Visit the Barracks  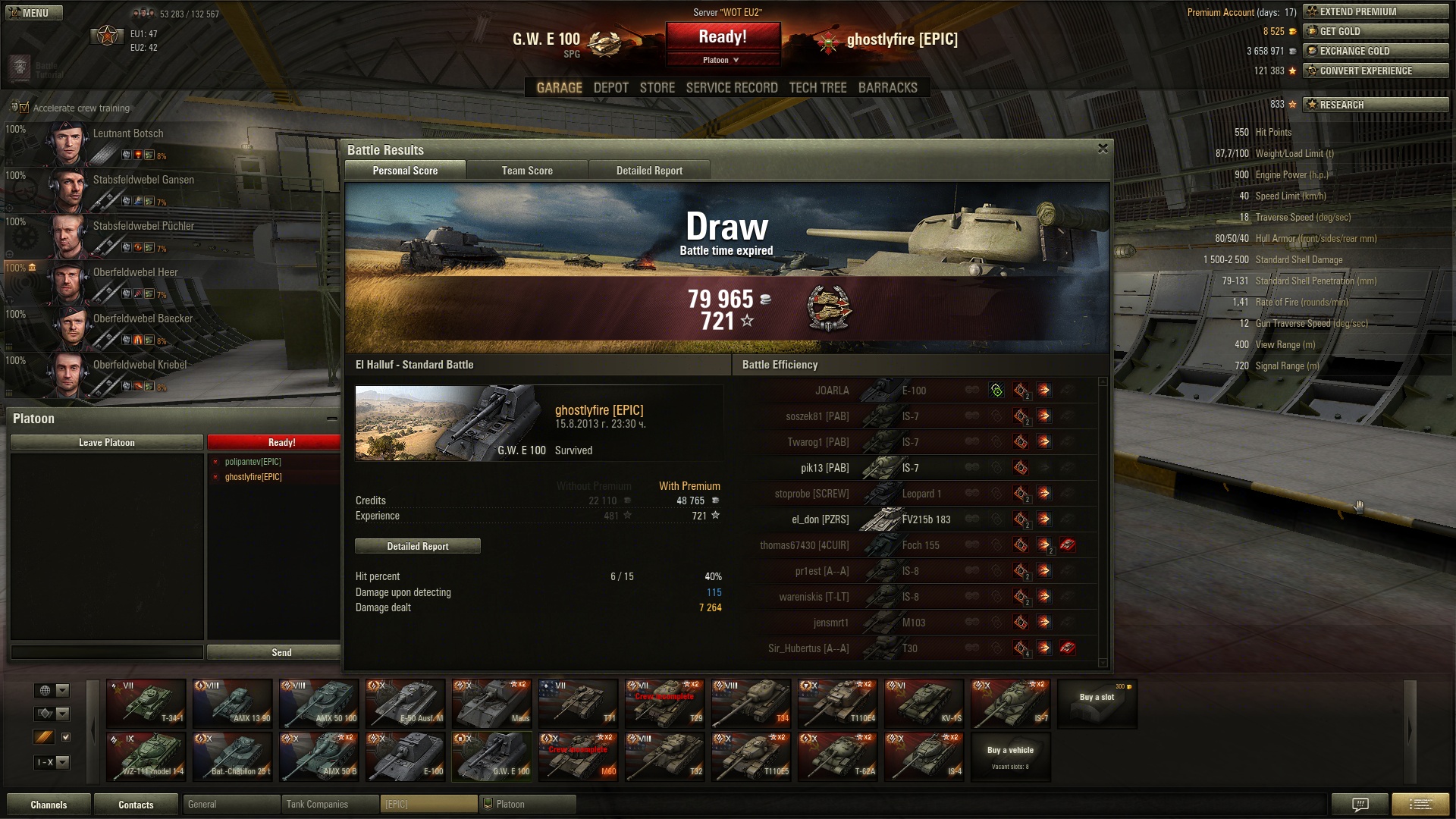click(x=887, y=88)
